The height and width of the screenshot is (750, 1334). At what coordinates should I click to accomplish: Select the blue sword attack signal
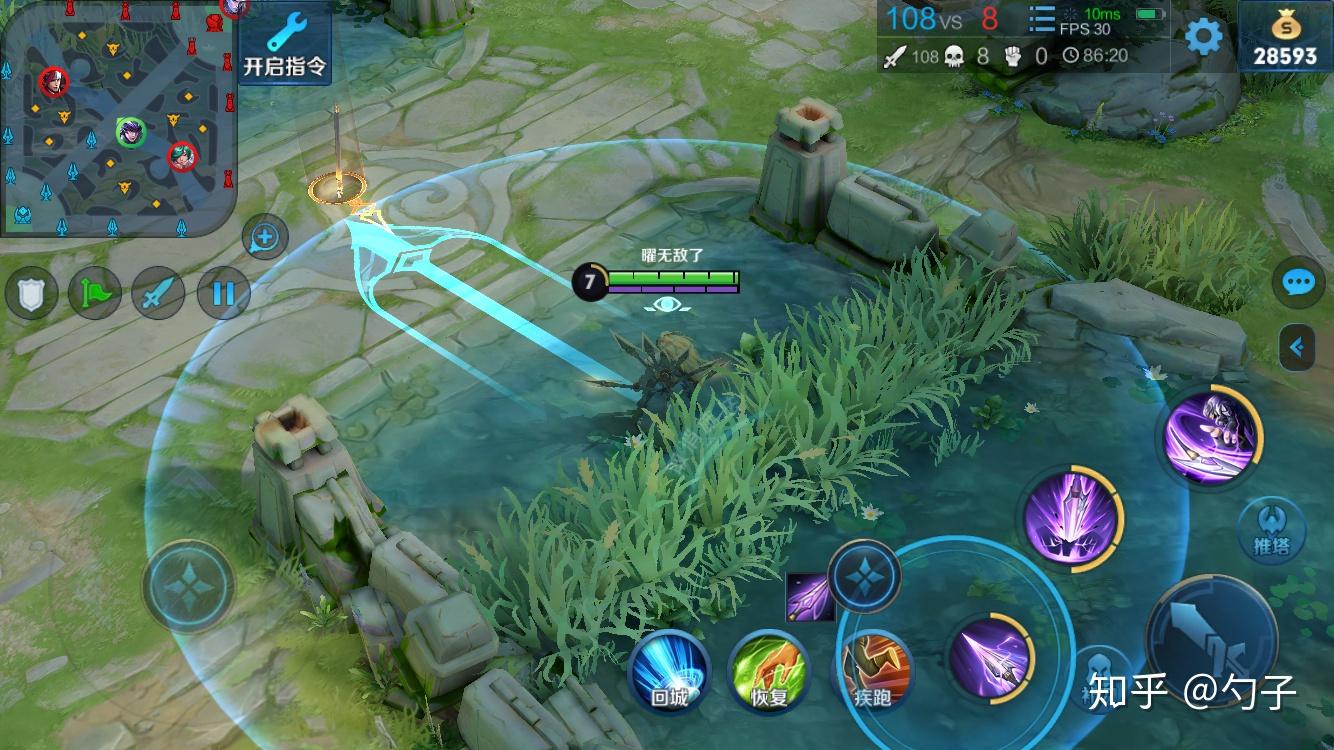(158, 294)
